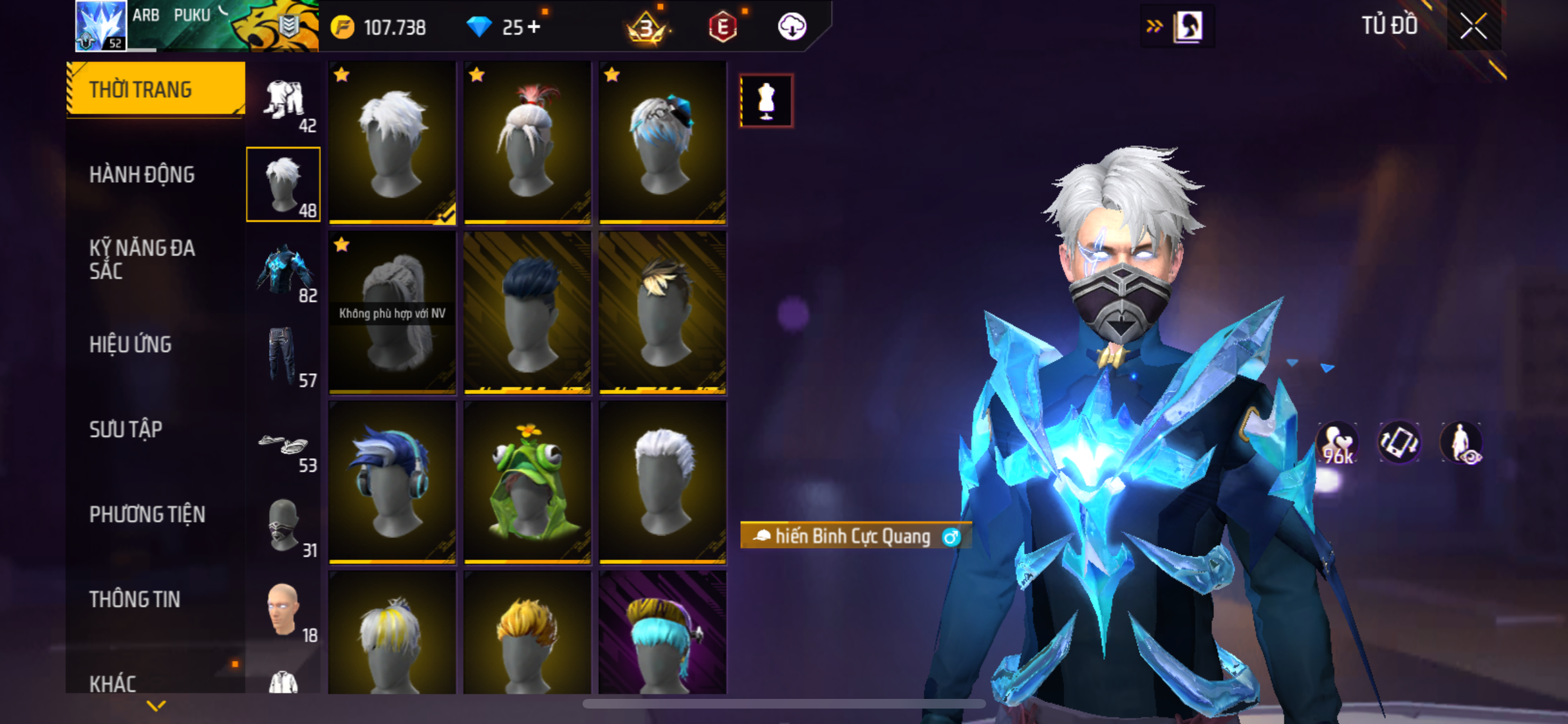
Task: Choose the frog hood headgear
Action: (x=527, y=483)
